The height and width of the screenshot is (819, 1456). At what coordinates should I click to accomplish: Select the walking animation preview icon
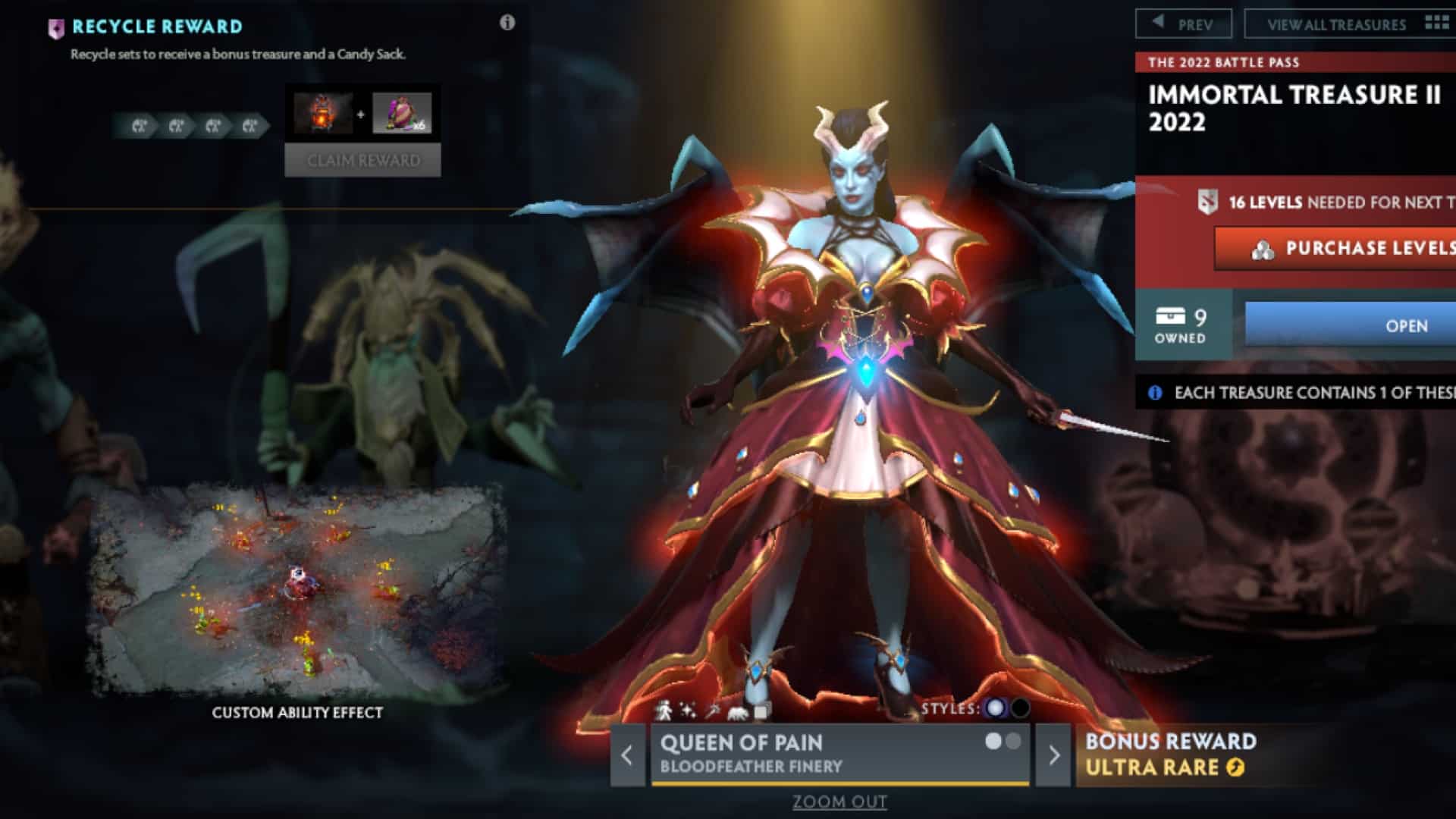click(665, 712)
